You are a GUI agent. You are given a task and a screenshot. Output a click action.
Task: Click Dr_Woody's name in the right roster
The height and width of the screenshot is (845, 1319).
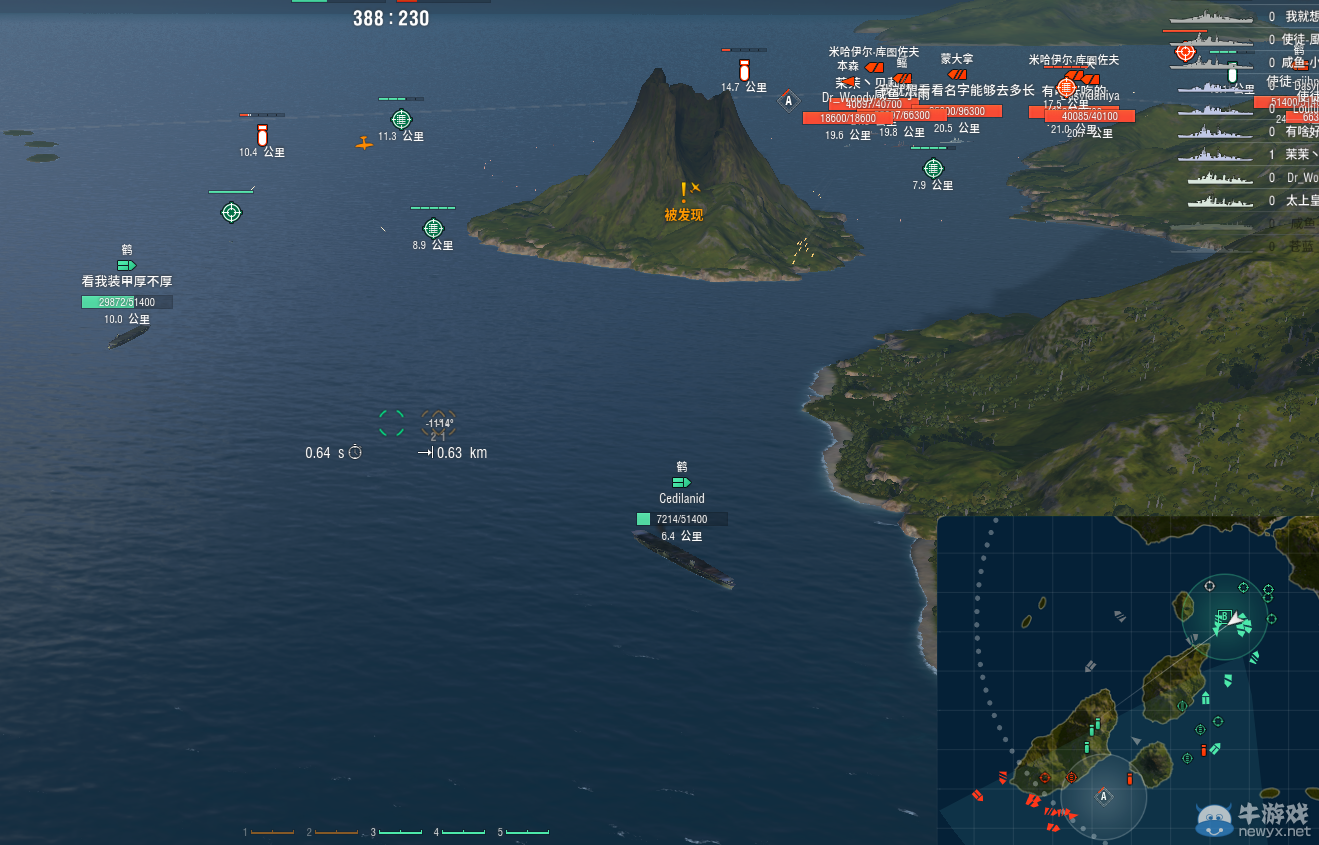coord(1301,178)
